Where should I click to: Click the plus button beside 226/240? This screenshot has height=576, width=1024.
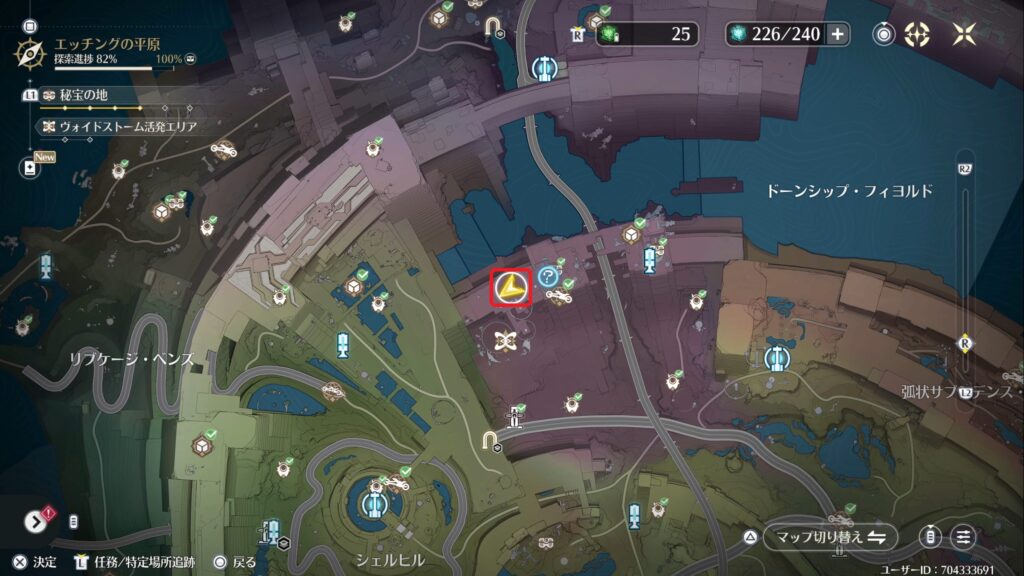tap(837, 34)
